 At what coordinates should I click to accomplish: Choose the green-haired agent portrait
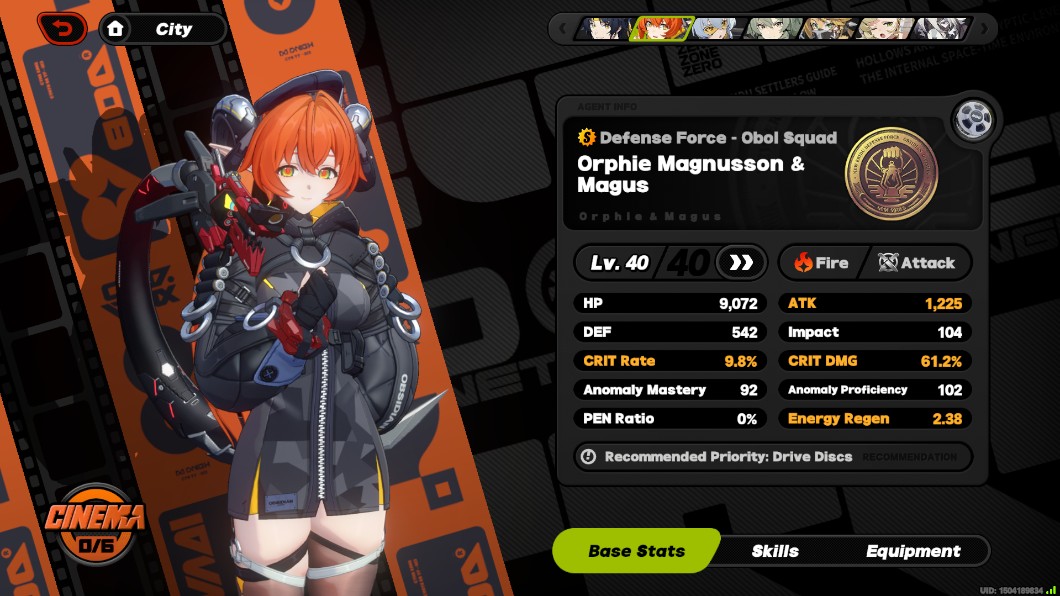(x=771, y=28)
